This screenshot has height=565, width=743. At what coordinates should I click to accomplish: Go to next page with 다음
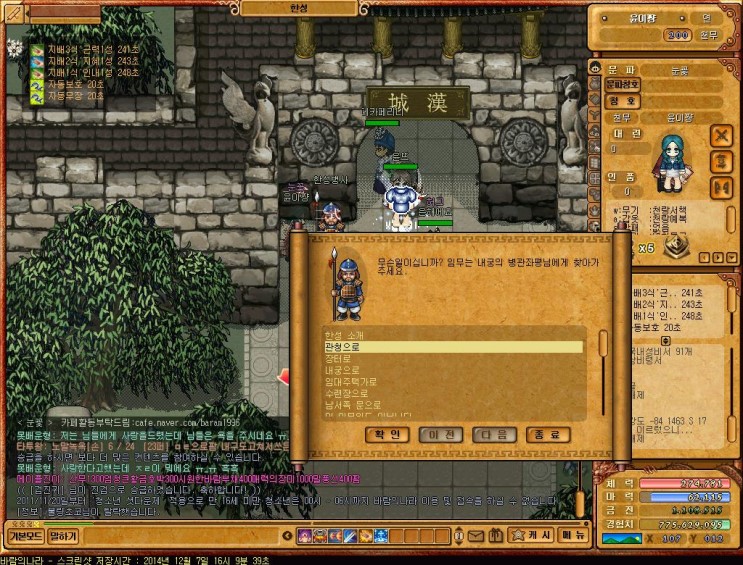[494, 435]
